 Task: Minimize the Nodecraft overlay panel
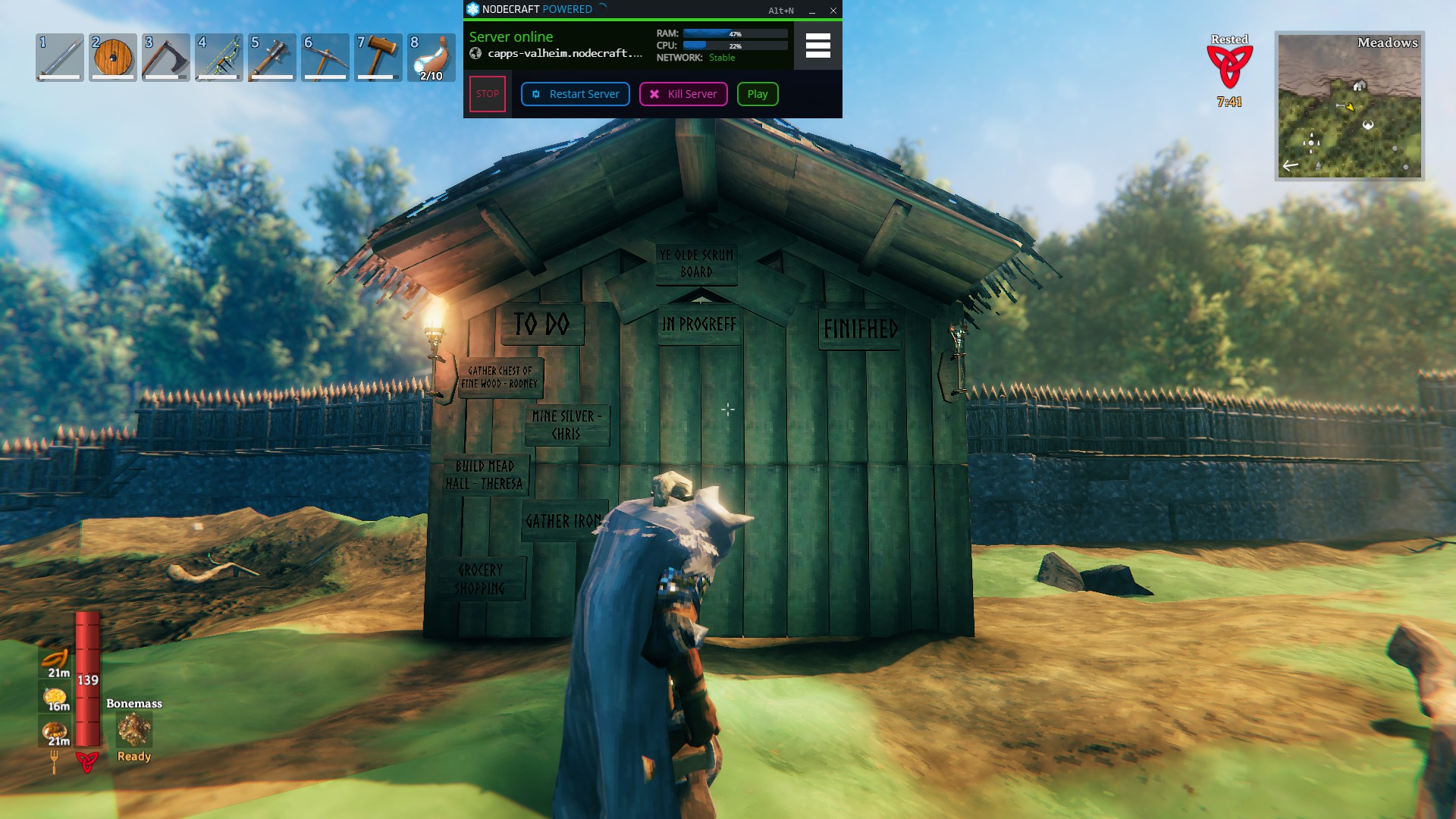pos(812,11)
